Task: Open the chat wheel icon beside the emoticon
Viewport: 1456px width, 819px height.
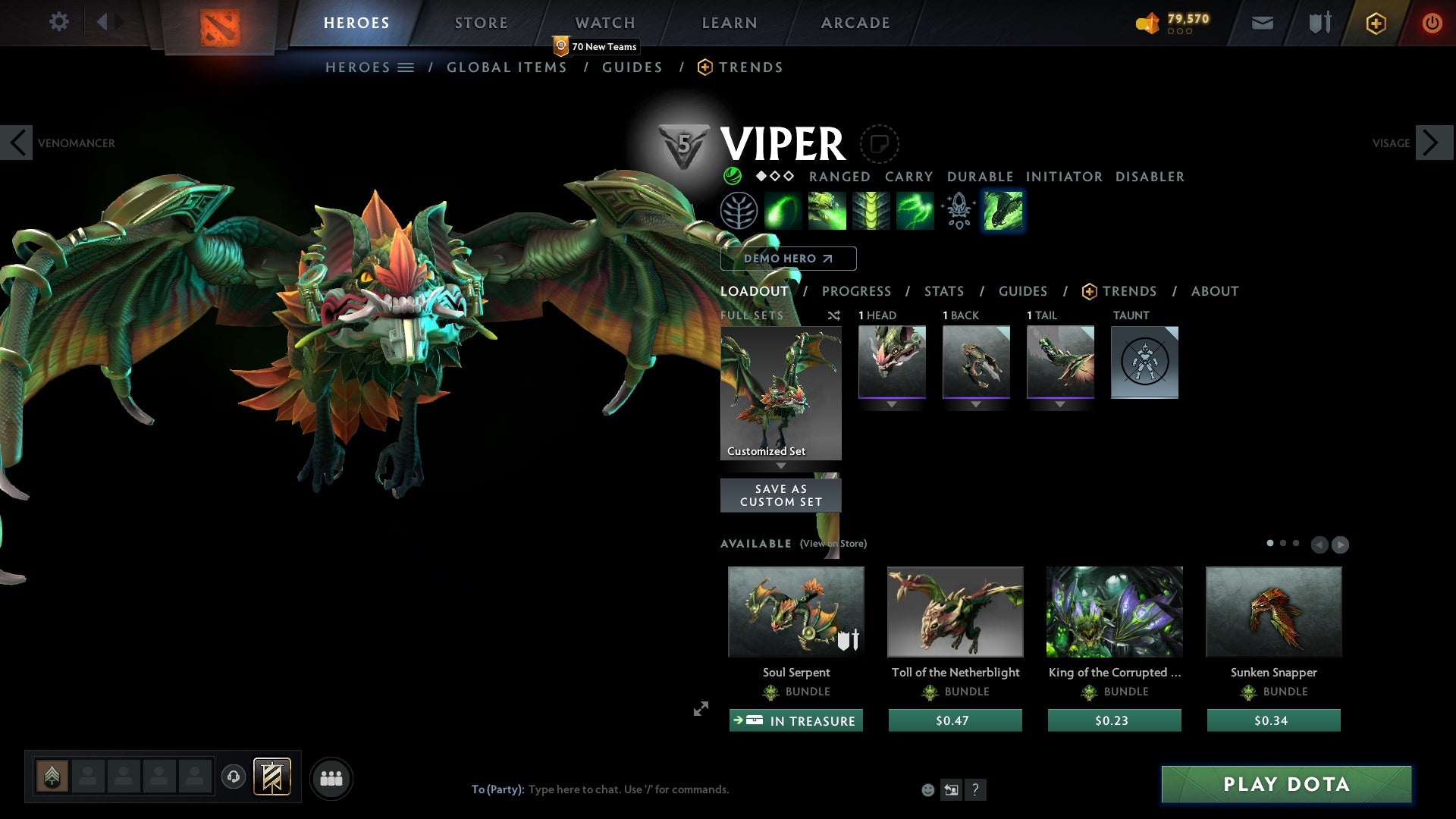Action: (x=951, y=789)
